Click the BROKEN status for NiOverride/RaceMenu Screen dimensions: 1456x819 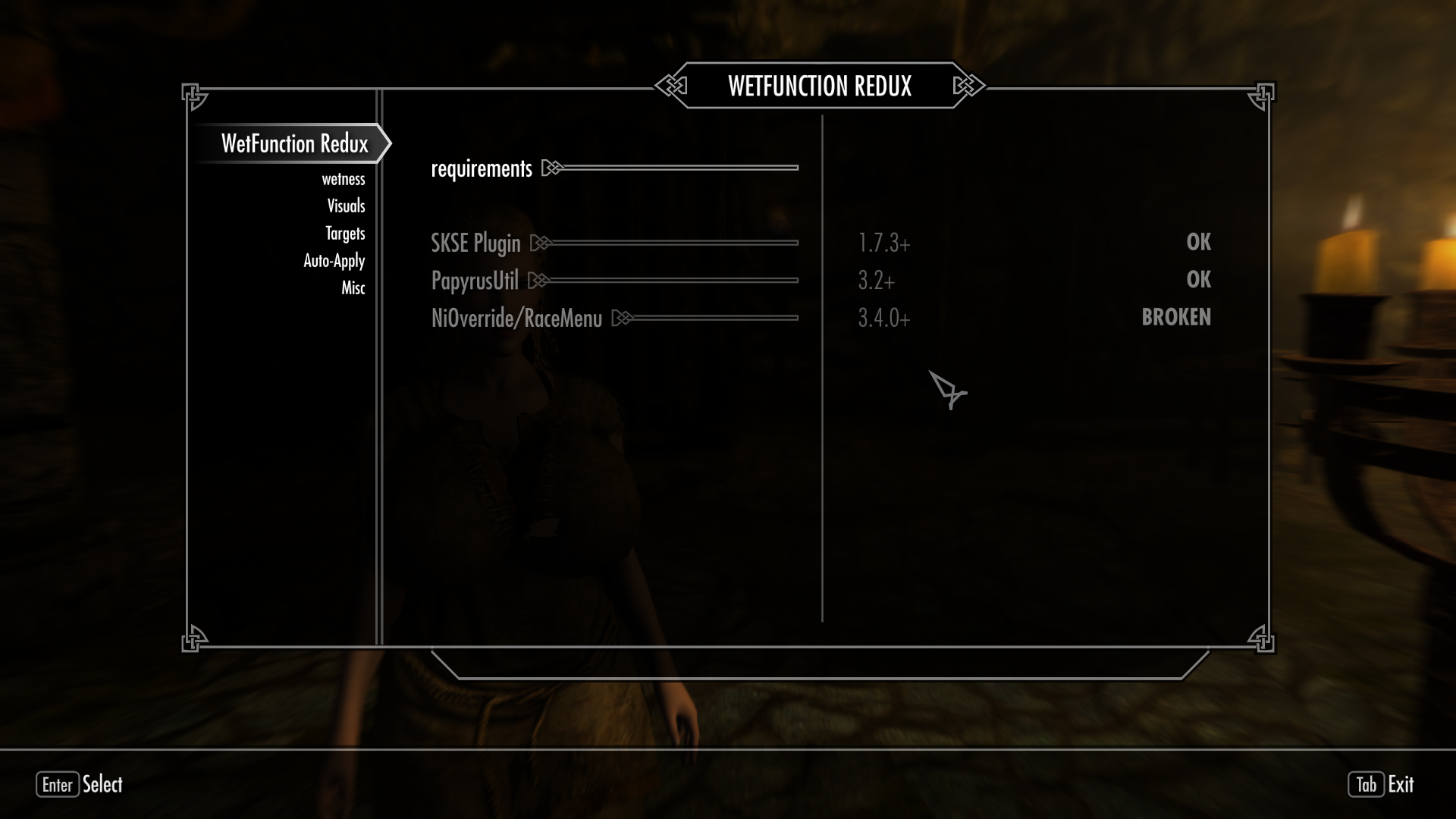pyautogui.click(x=1175, y=317)
